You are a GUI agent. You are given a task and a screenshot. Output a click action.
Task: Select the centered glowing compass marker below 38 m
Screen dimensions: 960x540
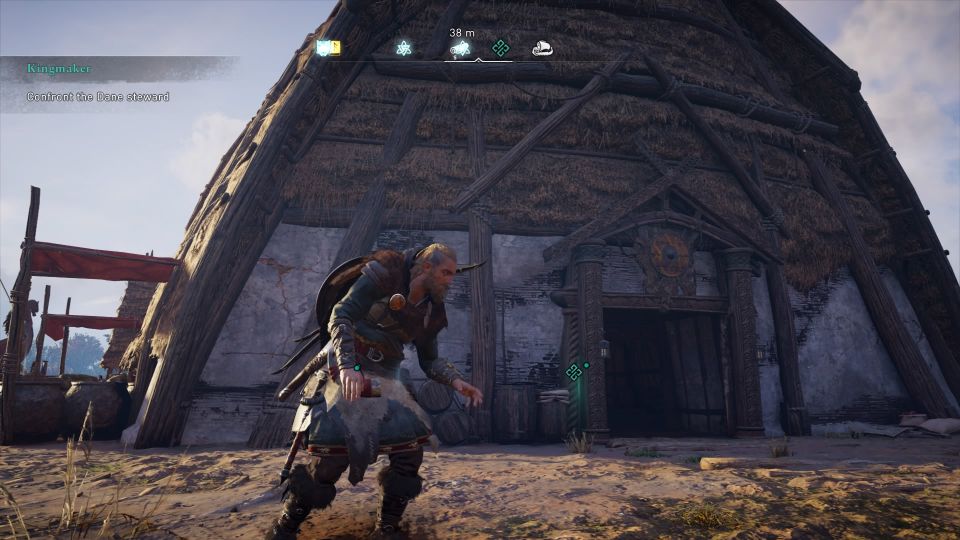[461, 48]
